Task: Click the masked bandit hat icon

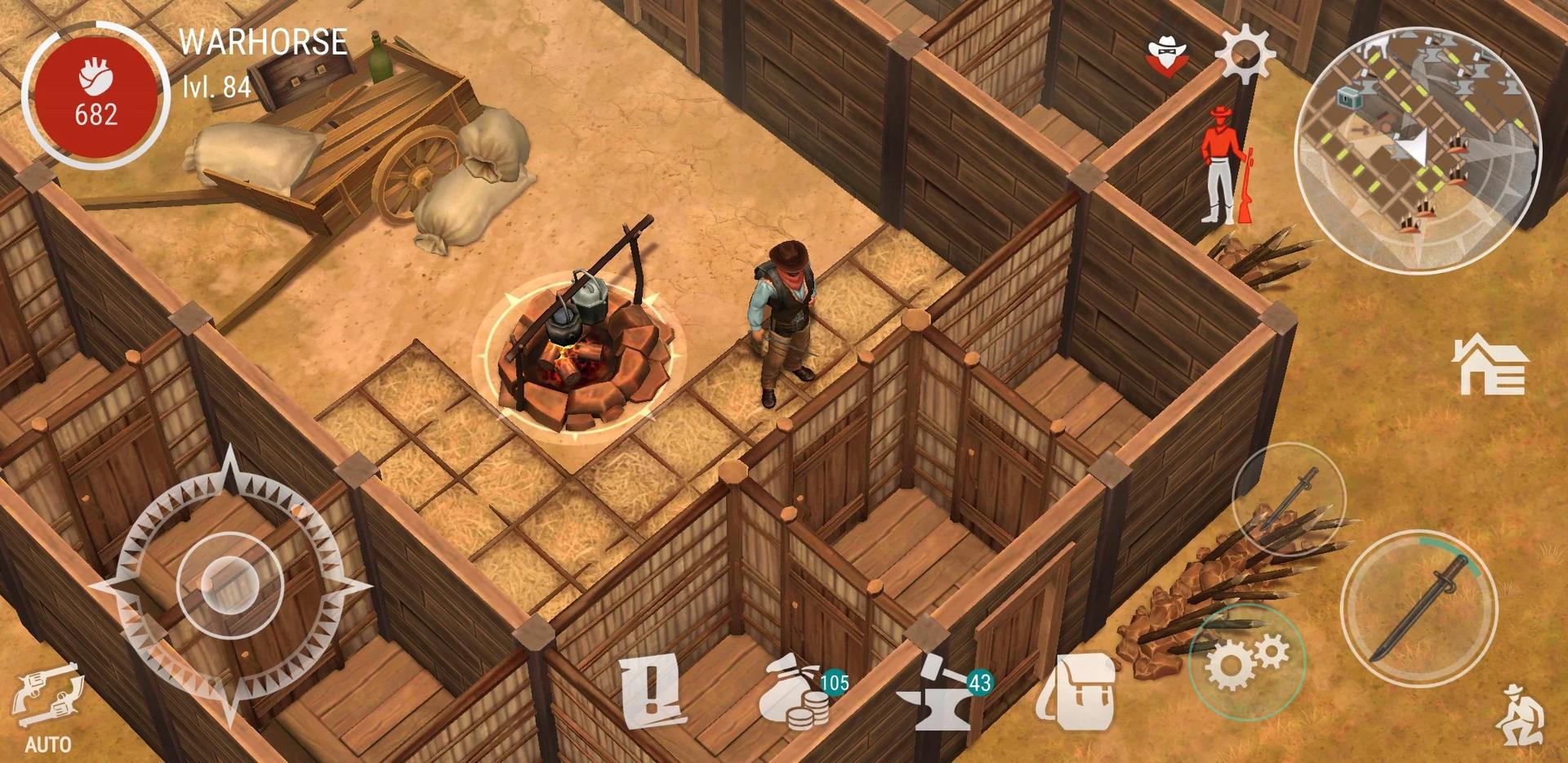Action: 1167,56
